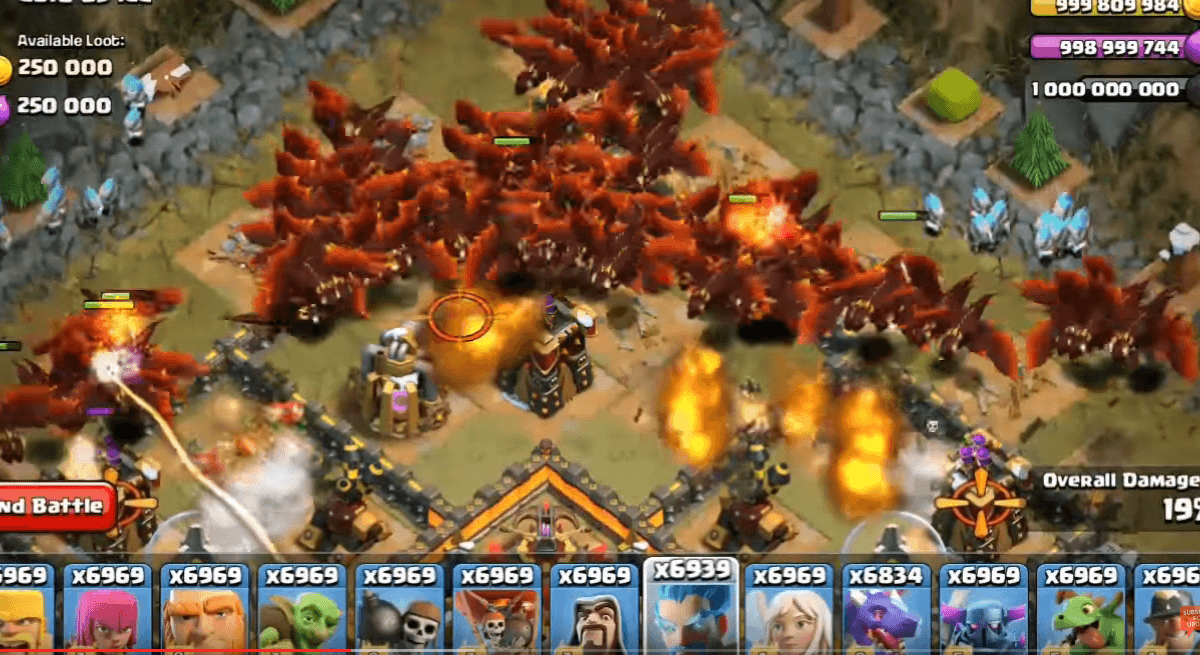Pick the green Baby Dragon card
Image resolution: width=1200 pixels, height=655 pixels.
tap(1079, 610)
